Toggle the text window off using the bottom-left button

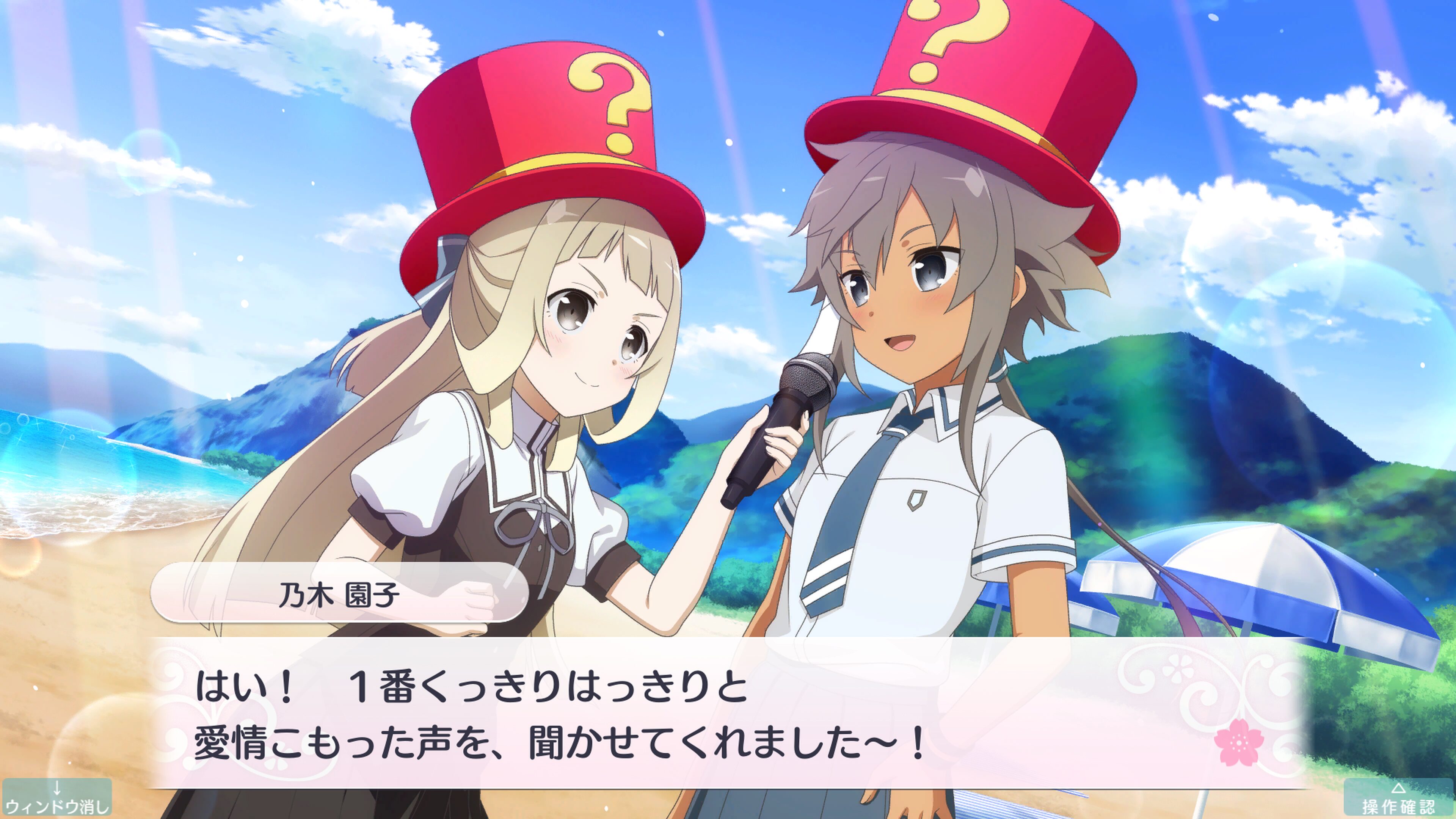(56, 797)
